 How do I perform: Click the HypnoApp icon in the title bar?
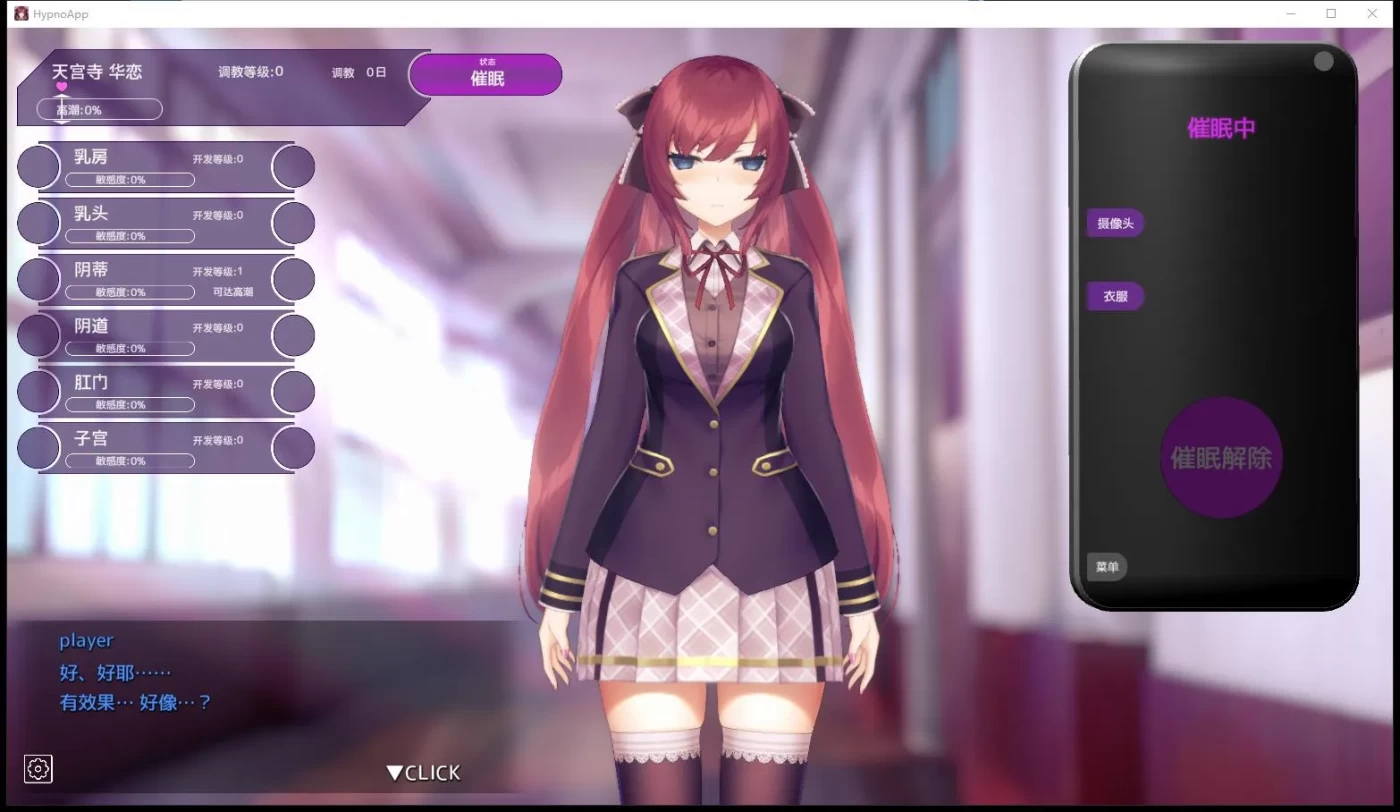pos(22,13)
